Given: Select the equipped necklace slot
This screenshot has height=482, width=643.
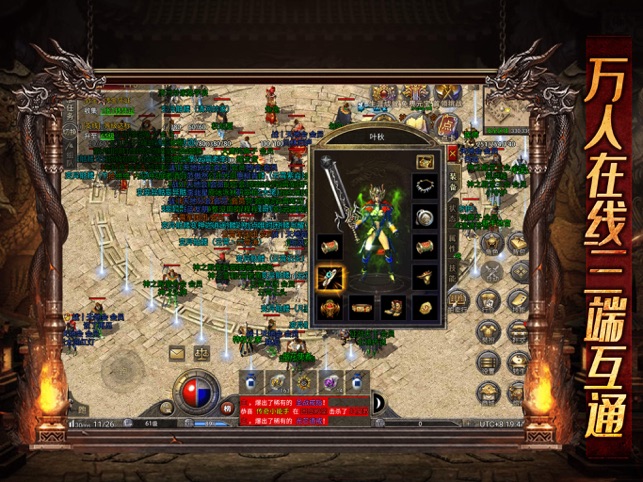Looking at the screenshot, I should [425, 187].
